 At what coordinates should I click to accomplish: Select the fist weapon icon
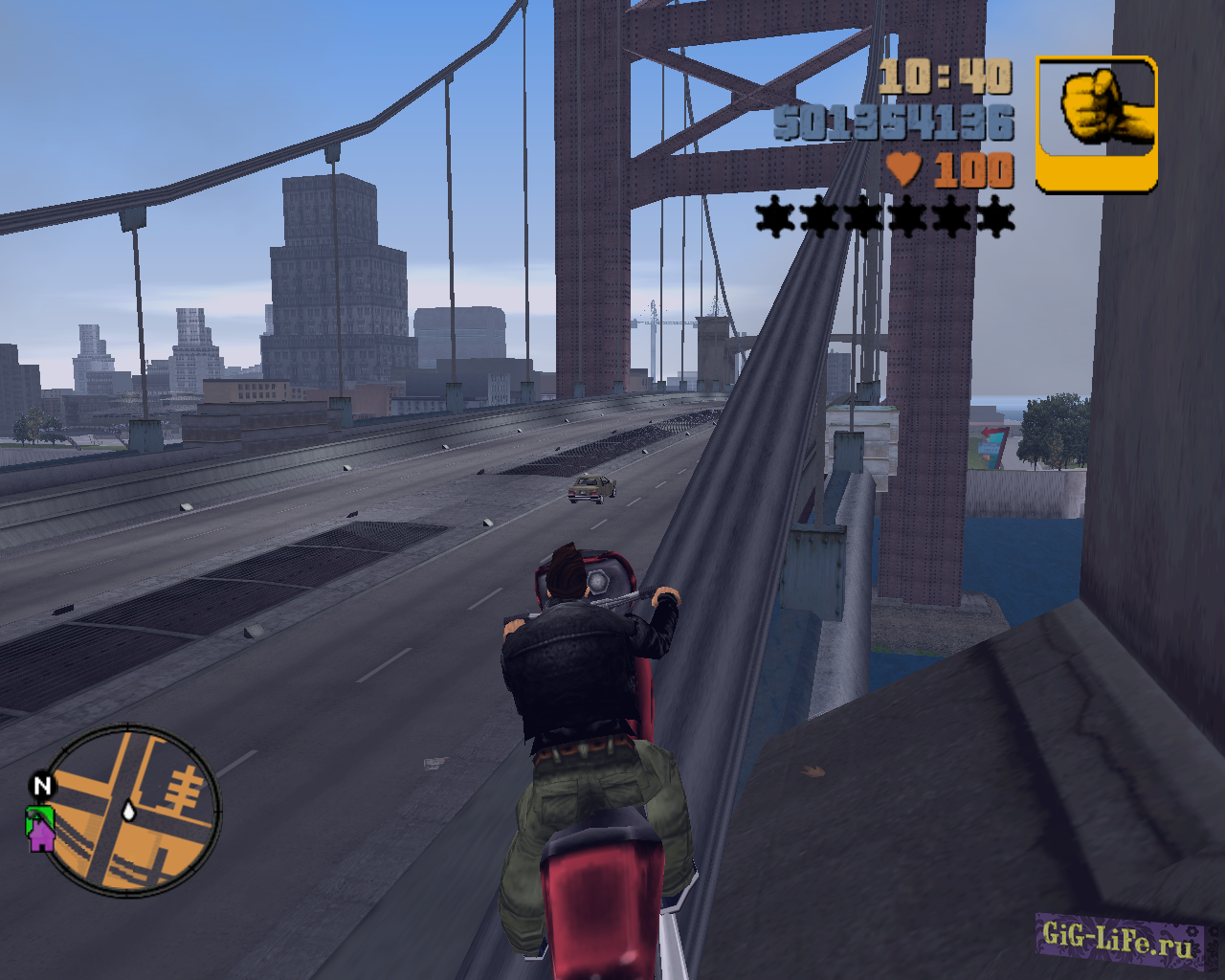point(1097,123)
